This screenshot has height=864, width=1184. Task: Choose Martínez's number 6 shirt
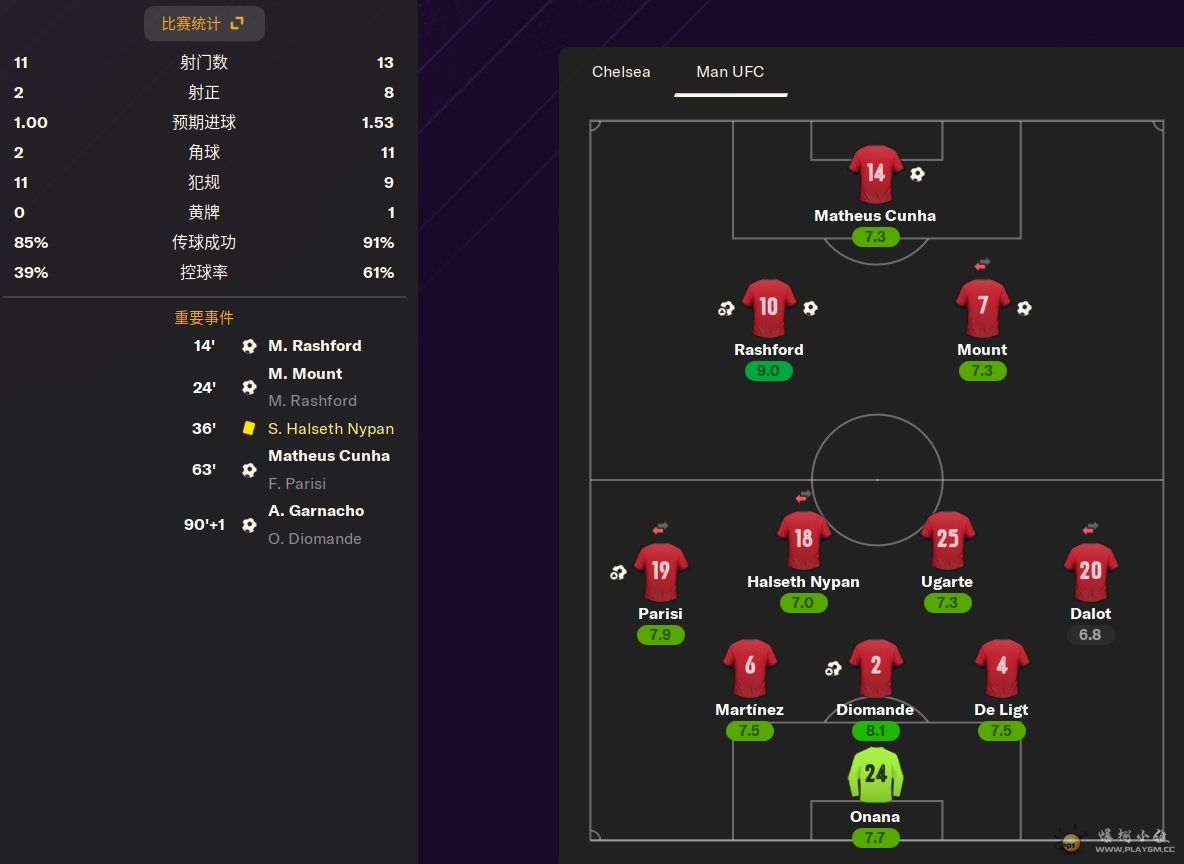coord(749,668)
